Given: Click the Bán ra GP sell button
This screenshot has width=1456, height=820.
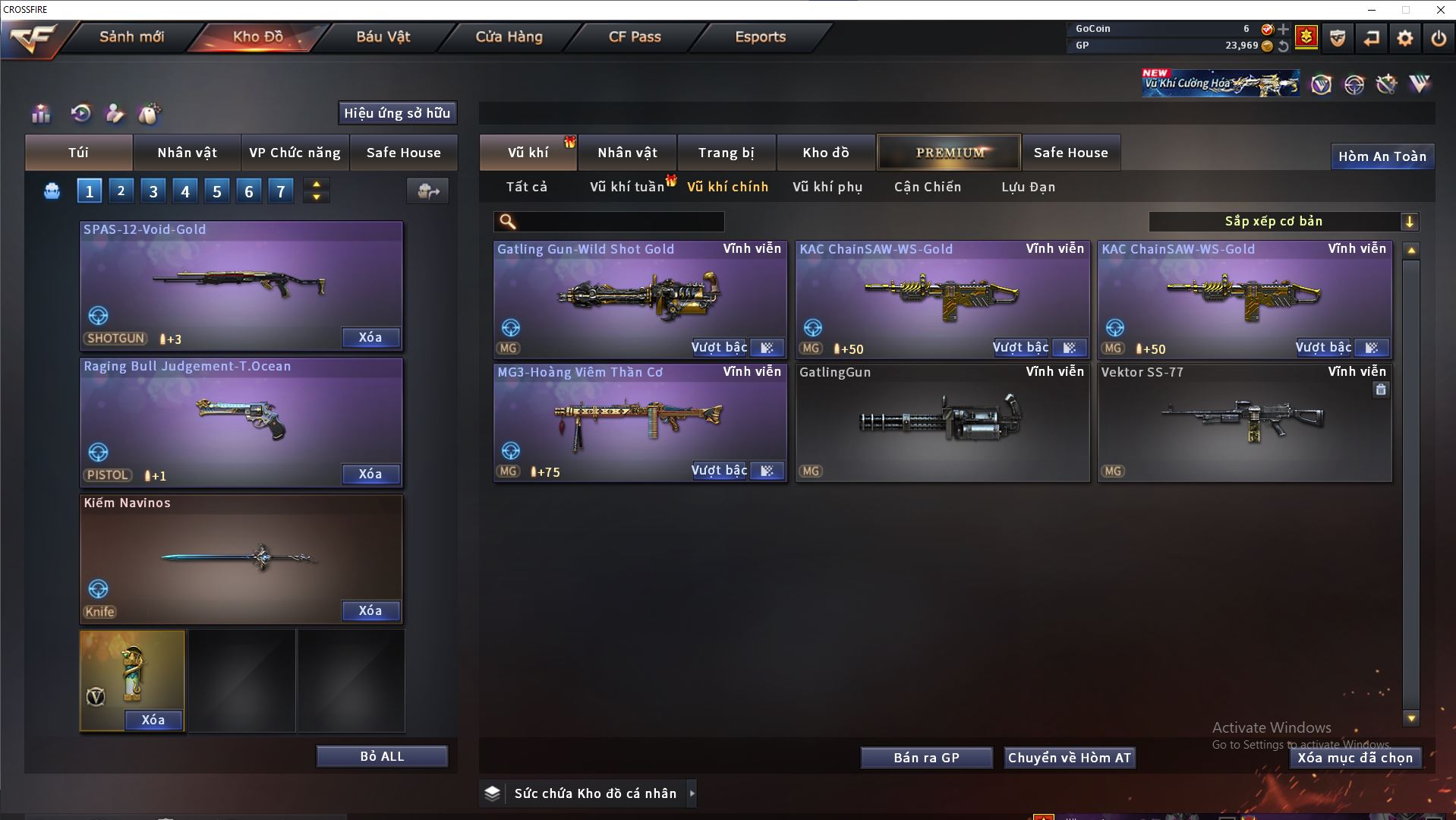Looking at the screenshot, I should tap(926, 758).
